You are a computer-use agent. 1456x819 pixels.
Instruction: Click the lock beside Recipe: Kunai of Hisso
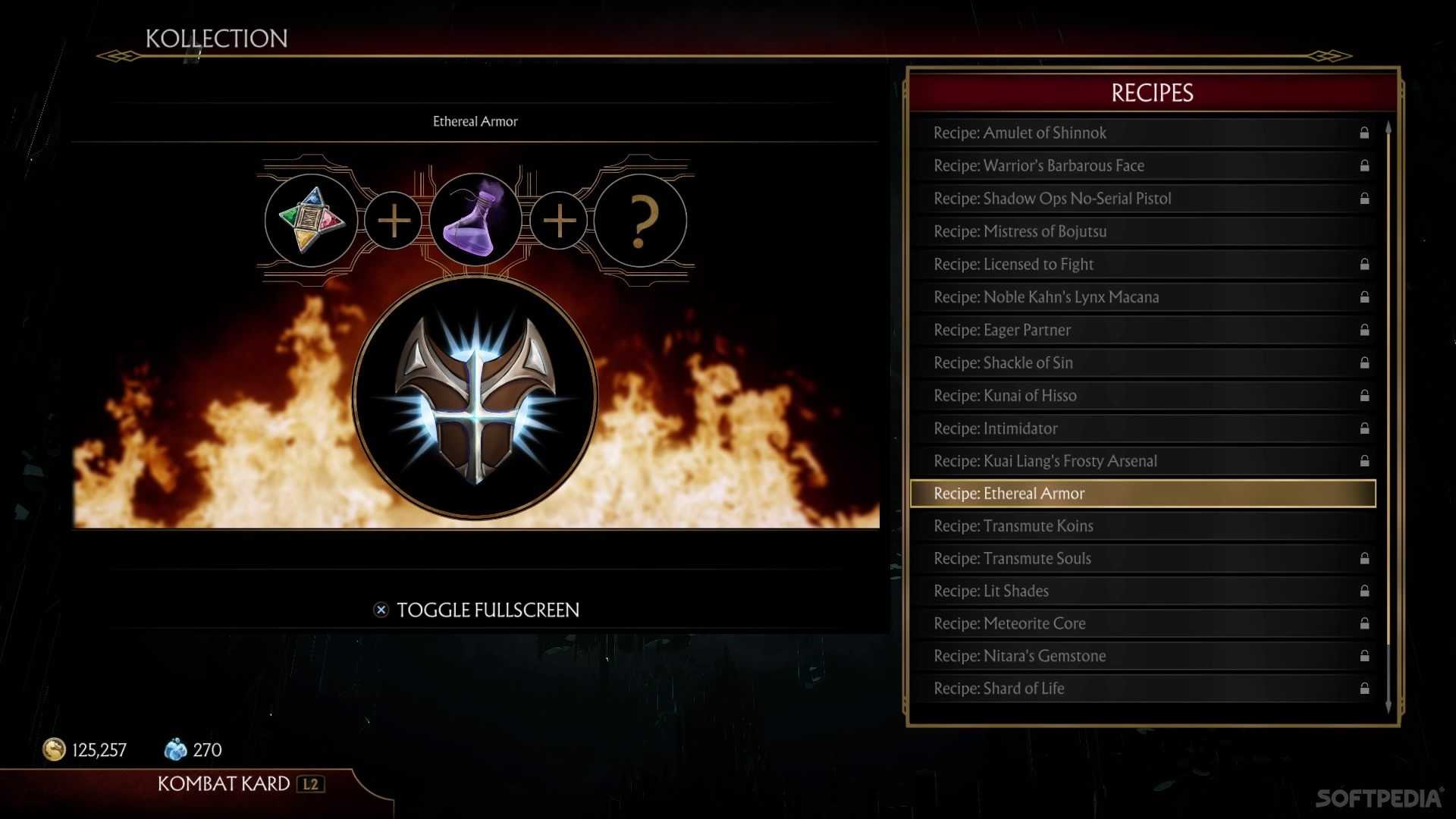coord(1363,395)
